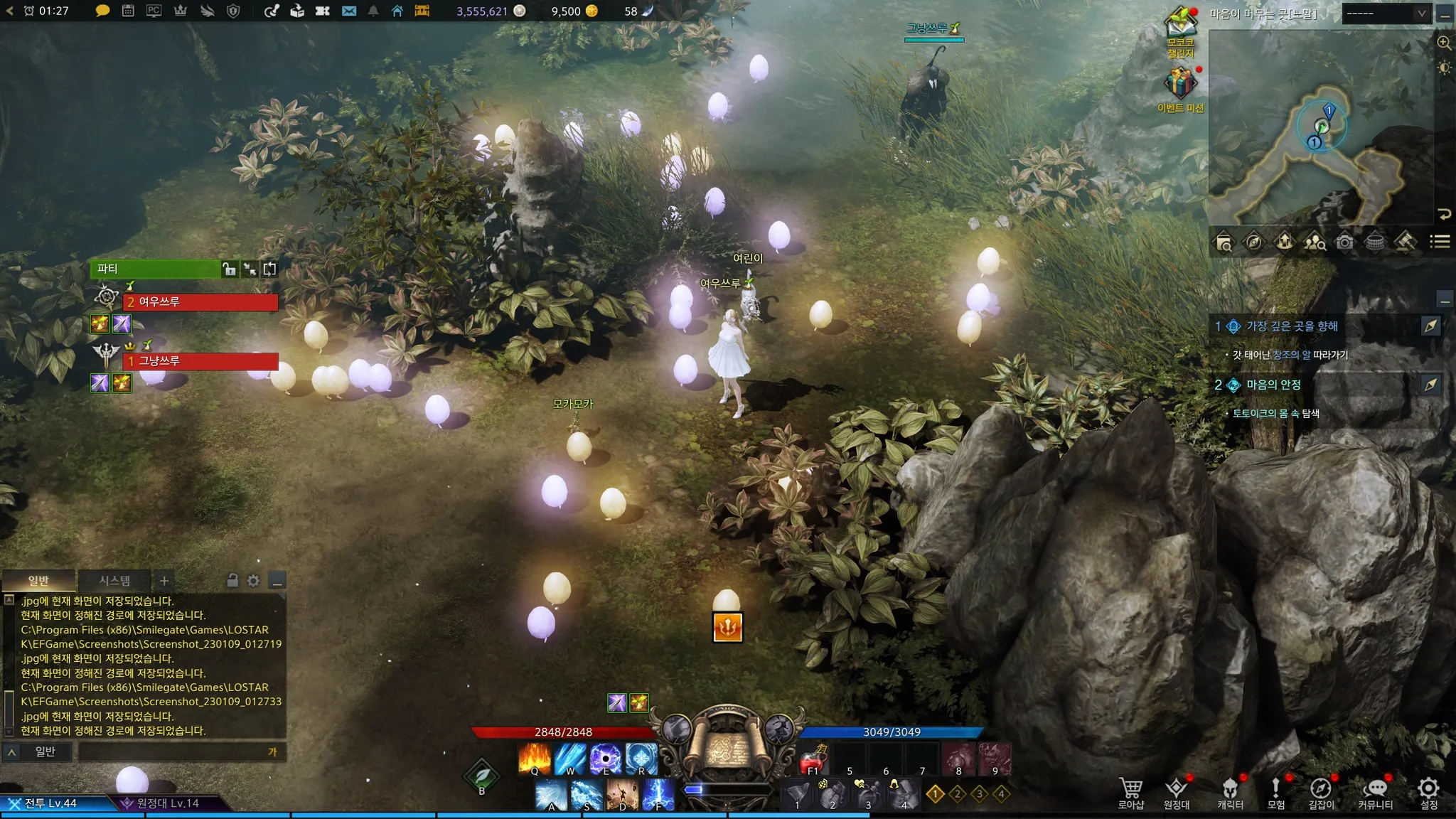Open the 커뮤니티 community menu
Screen dimensions: 1456x819
point(1376,792)
